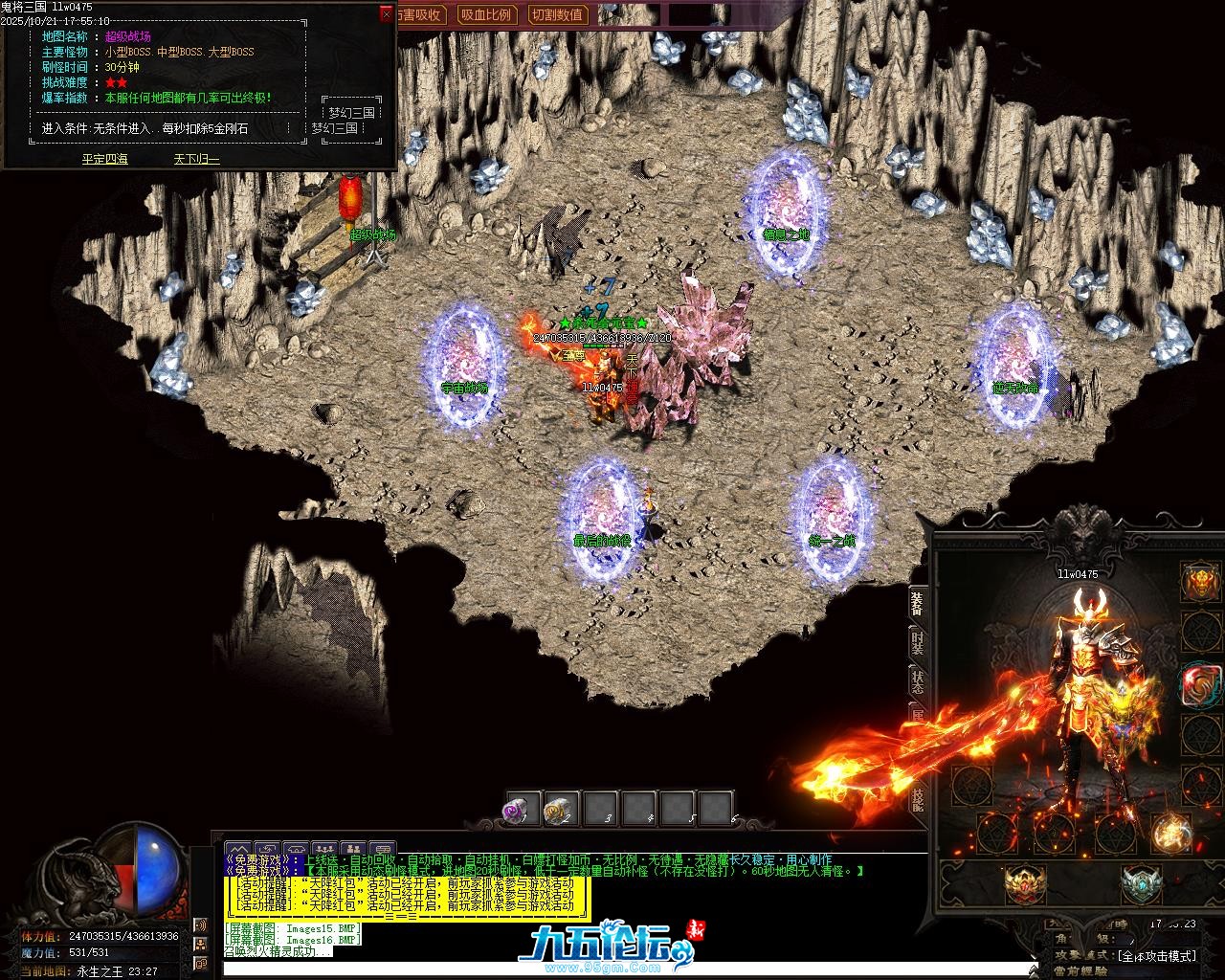Screen dimensions: 1225x980
Task: Switch to the 装备 equipment tab
Action: 917,603
